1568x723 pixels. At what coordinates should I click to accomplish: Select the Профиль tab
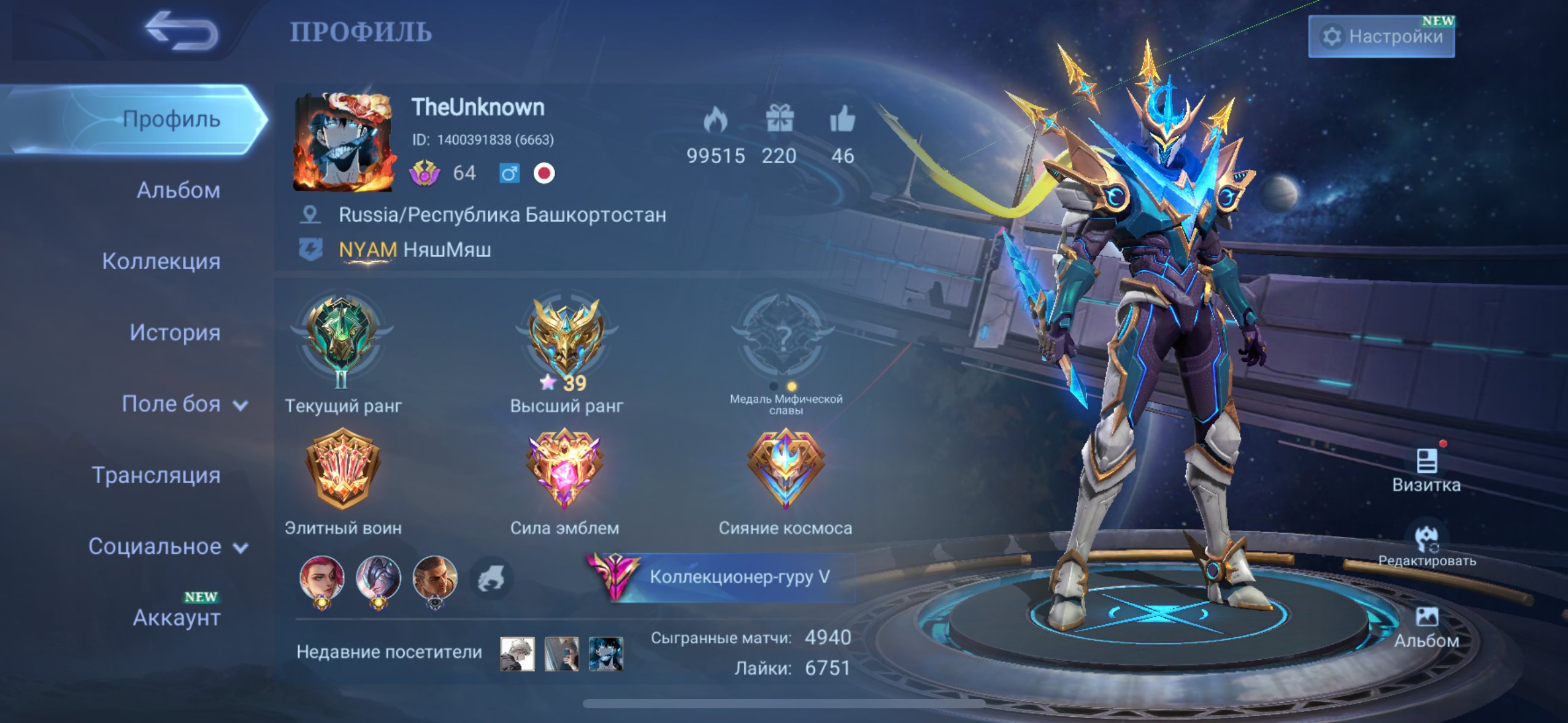171,119
